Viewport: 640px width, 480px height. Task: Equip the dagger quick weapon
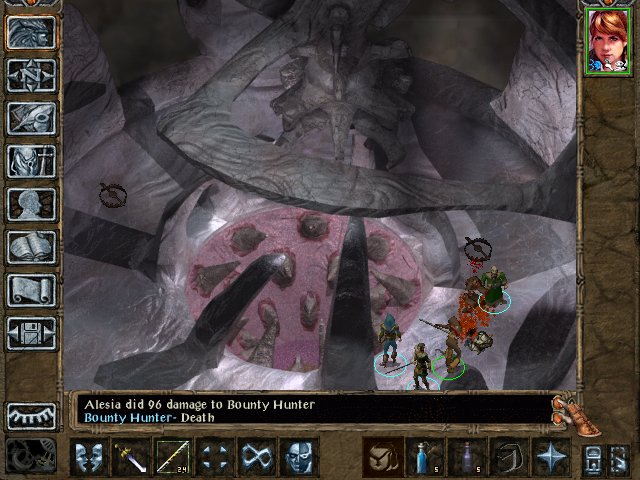click(132, 458)
